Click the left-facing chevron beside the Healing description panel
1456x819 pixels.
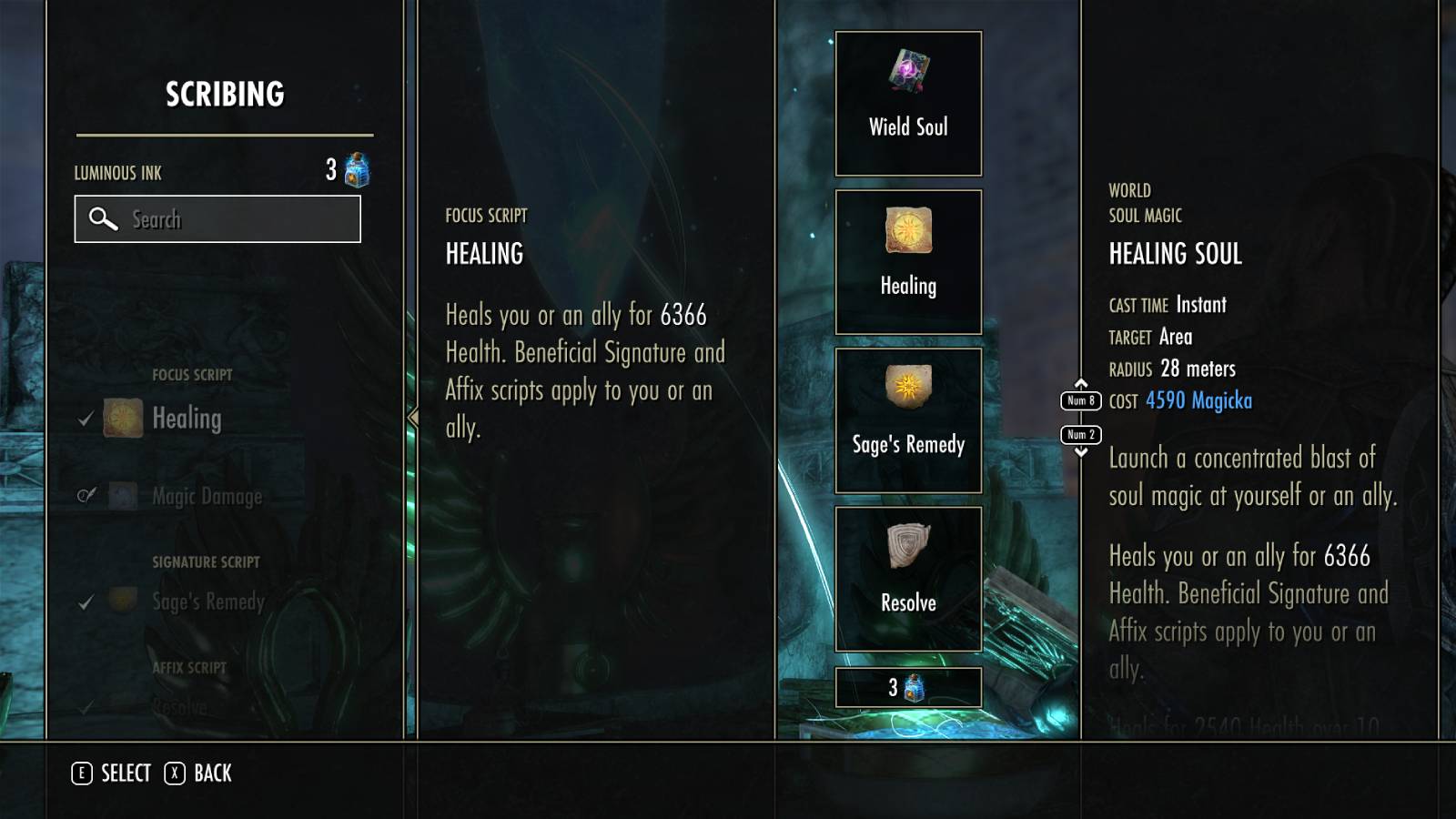coord(411,419)
